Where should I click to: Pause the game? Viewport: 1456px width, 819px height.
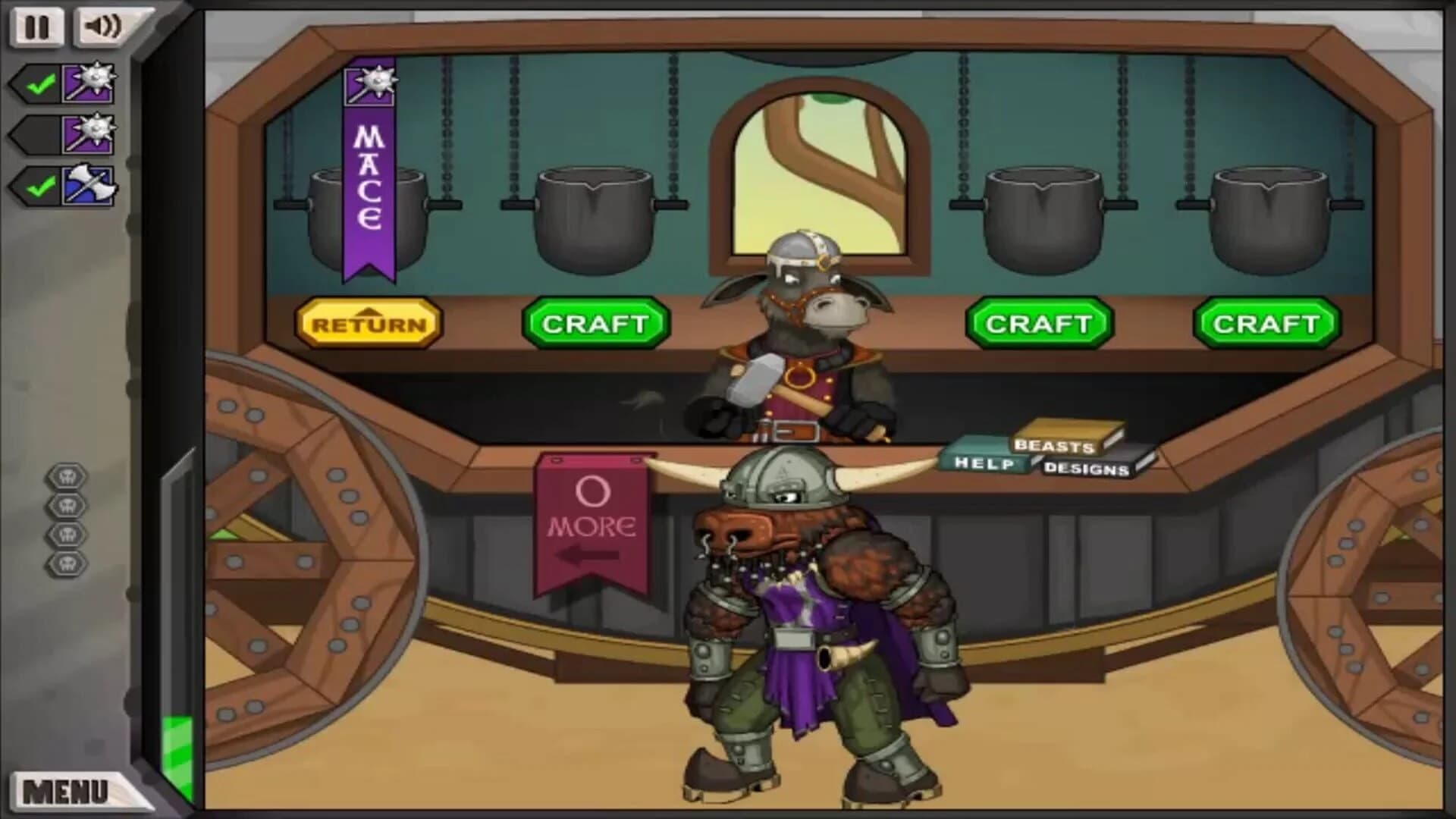(x=36, y=27)
